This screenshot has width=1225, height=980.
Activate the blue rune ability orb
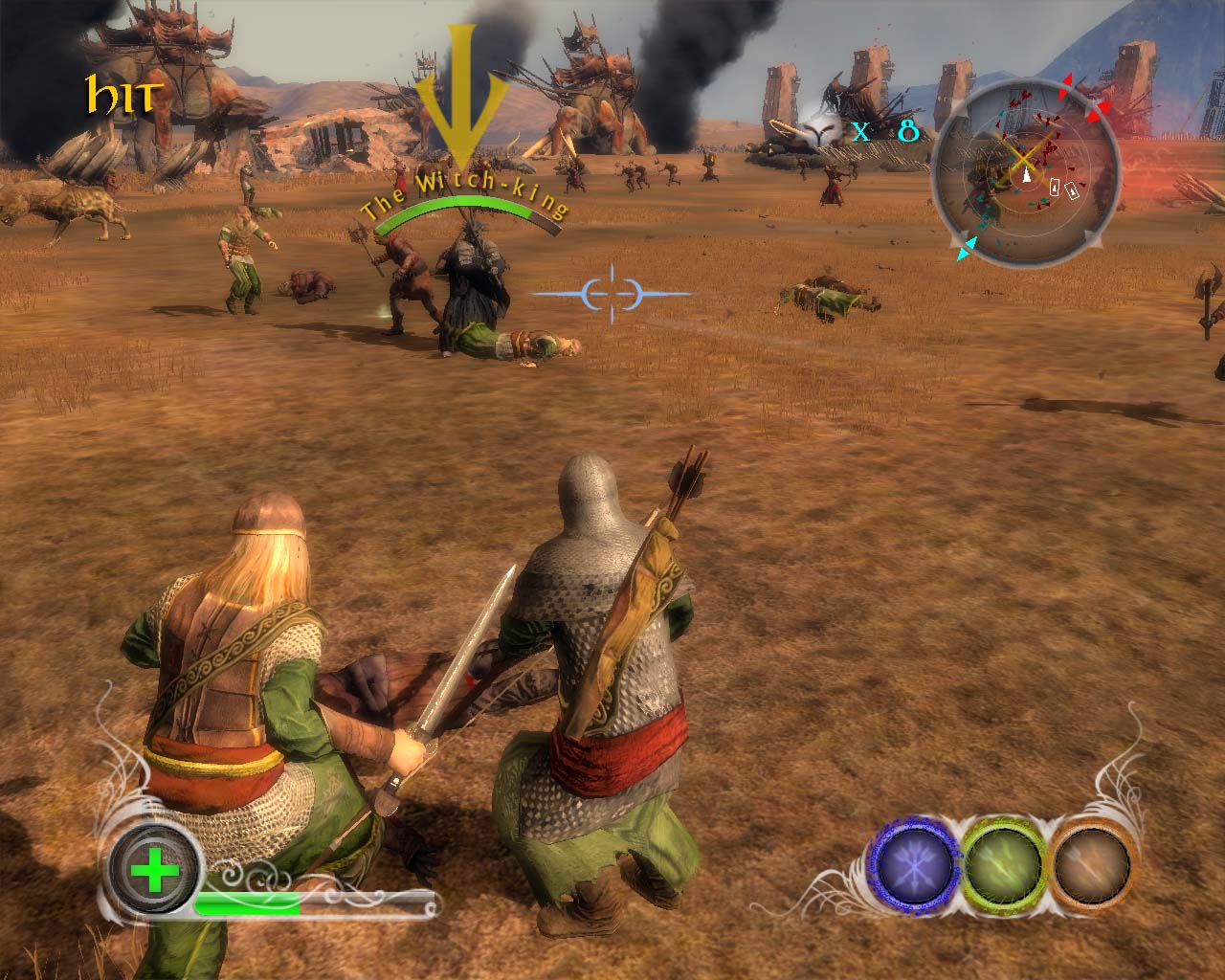click(x=915, y=862)
